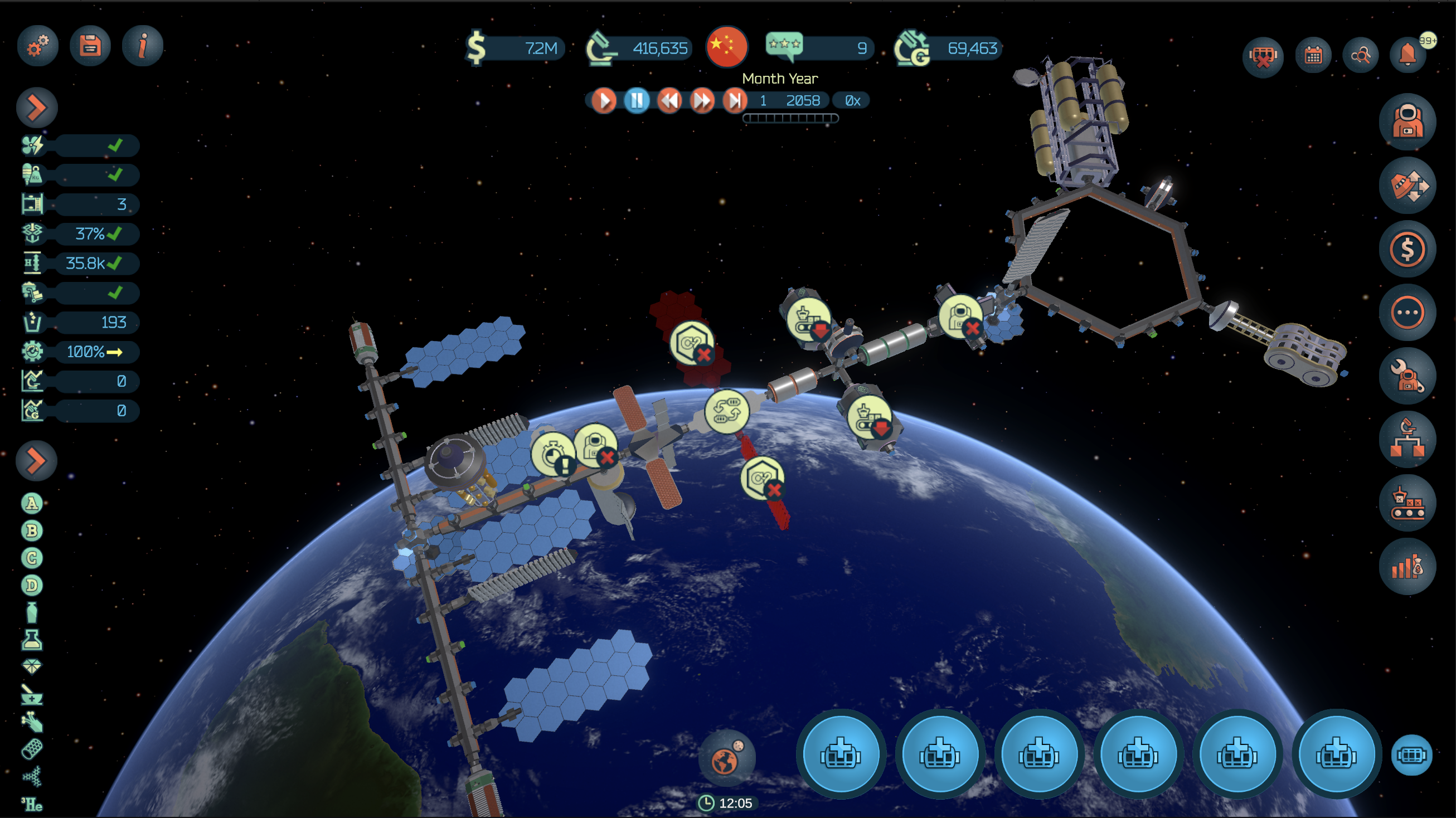Save the game with floppy disk
The image size is (1456, 818).
pyautogui.click(x=90, y=46)
